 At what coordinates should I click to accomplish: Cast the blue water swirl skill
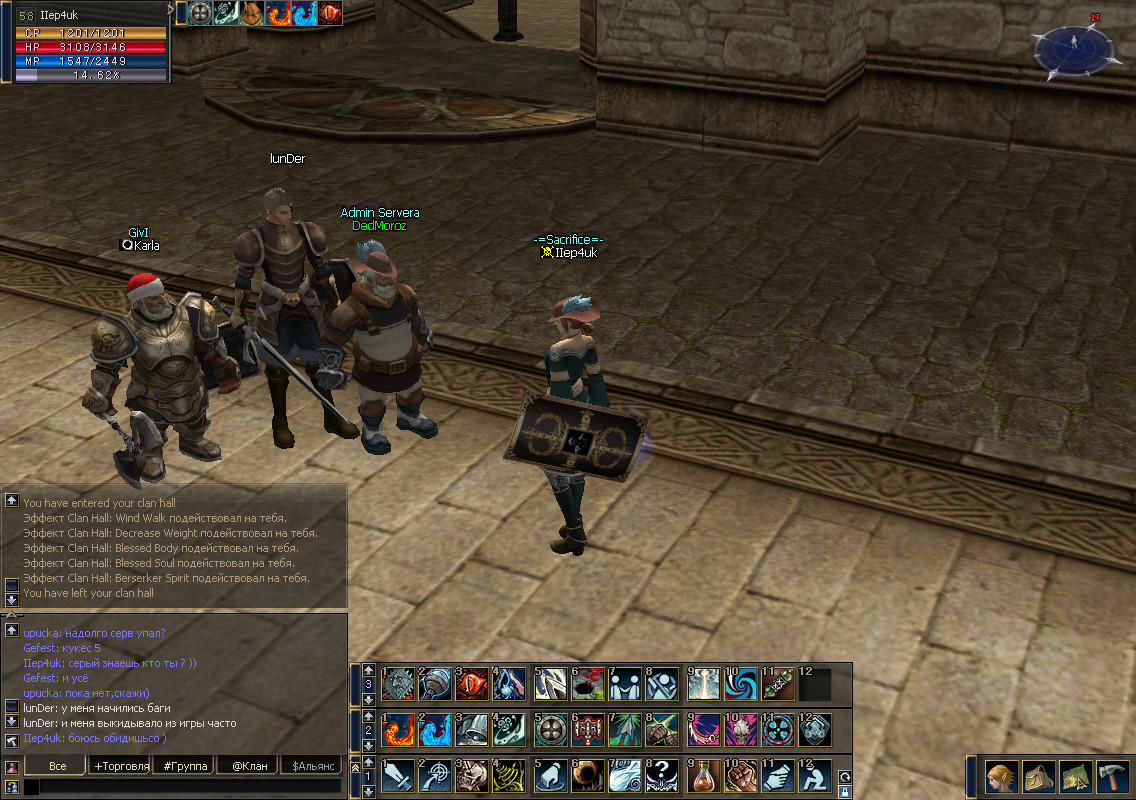click(435, 729)
